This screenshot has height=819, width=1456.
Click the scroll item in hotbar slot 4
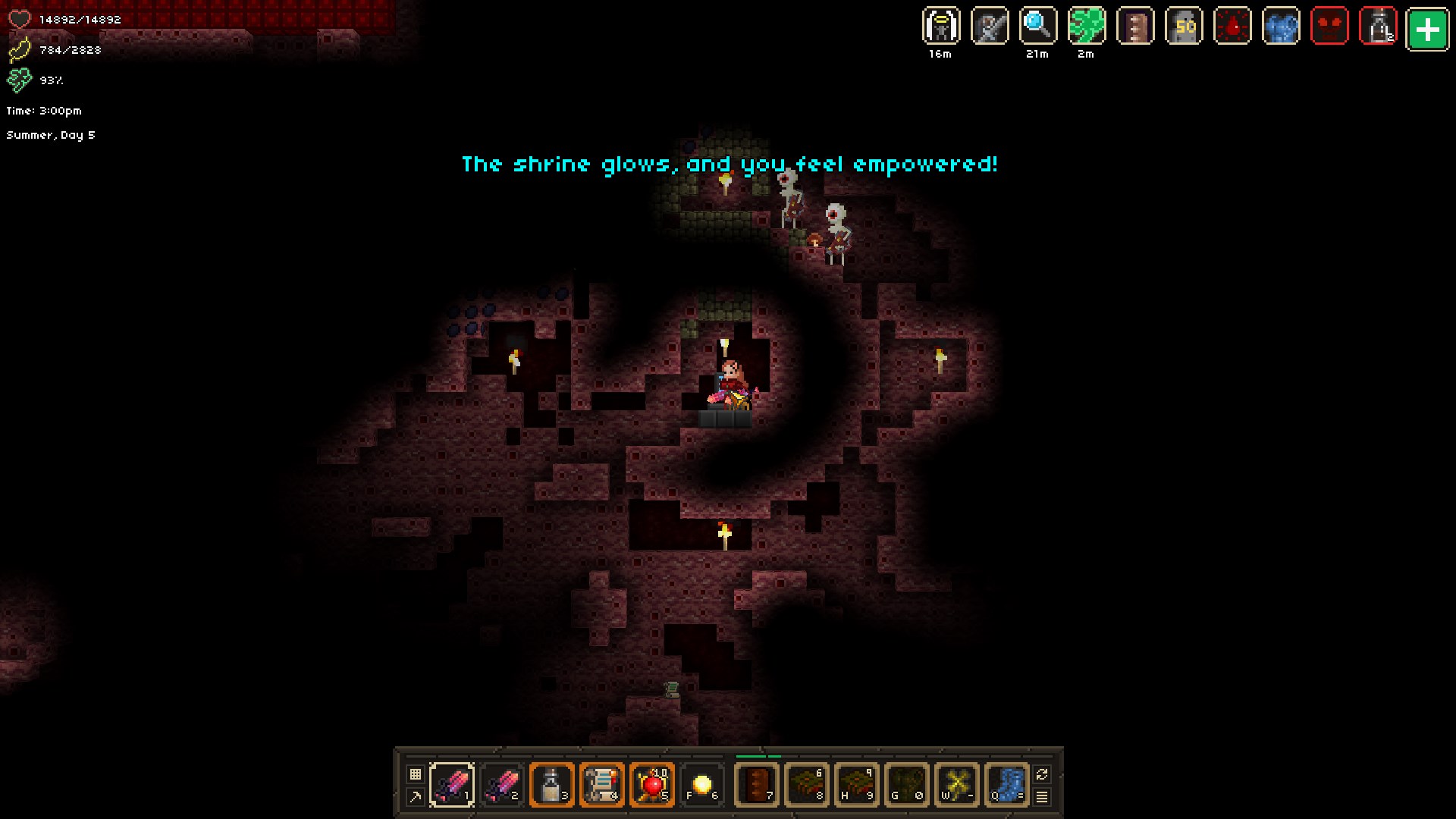pos(601,785)
